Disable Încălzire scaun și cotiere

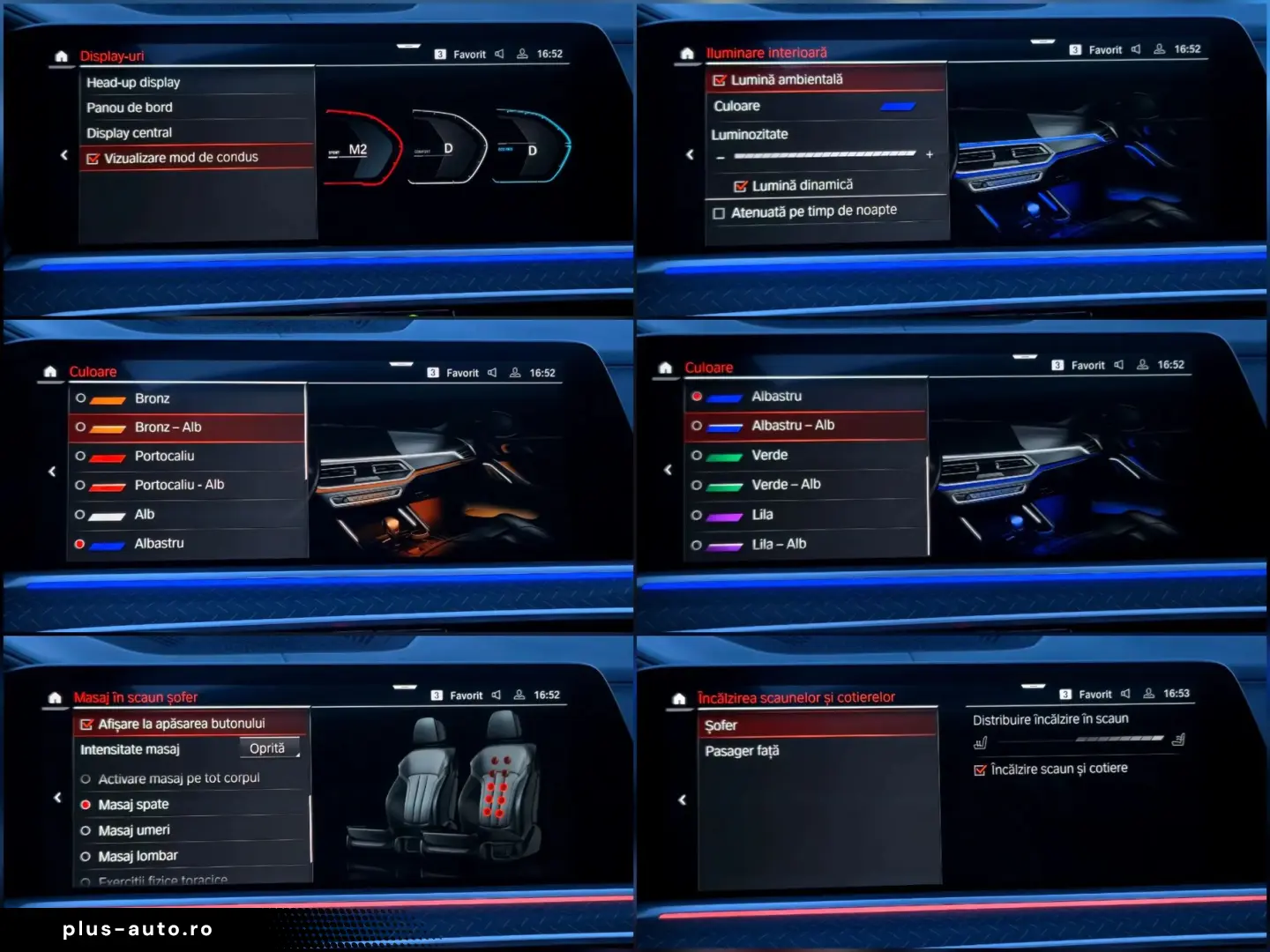(x=981, y=769)
